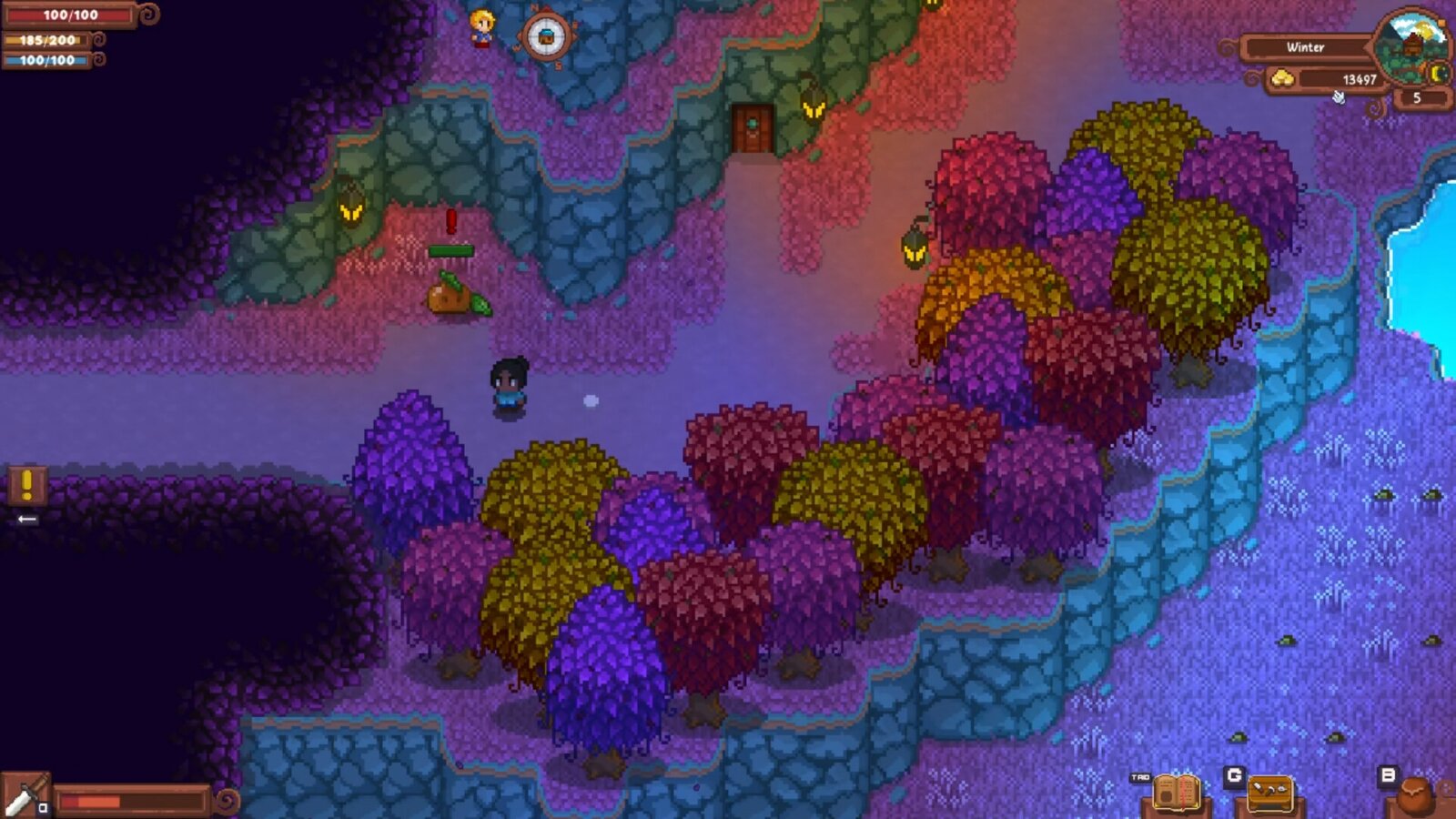This screenshot has height=819, width=1456.
Task: Click the compass with the chest at top
Action: click(547, 38)
